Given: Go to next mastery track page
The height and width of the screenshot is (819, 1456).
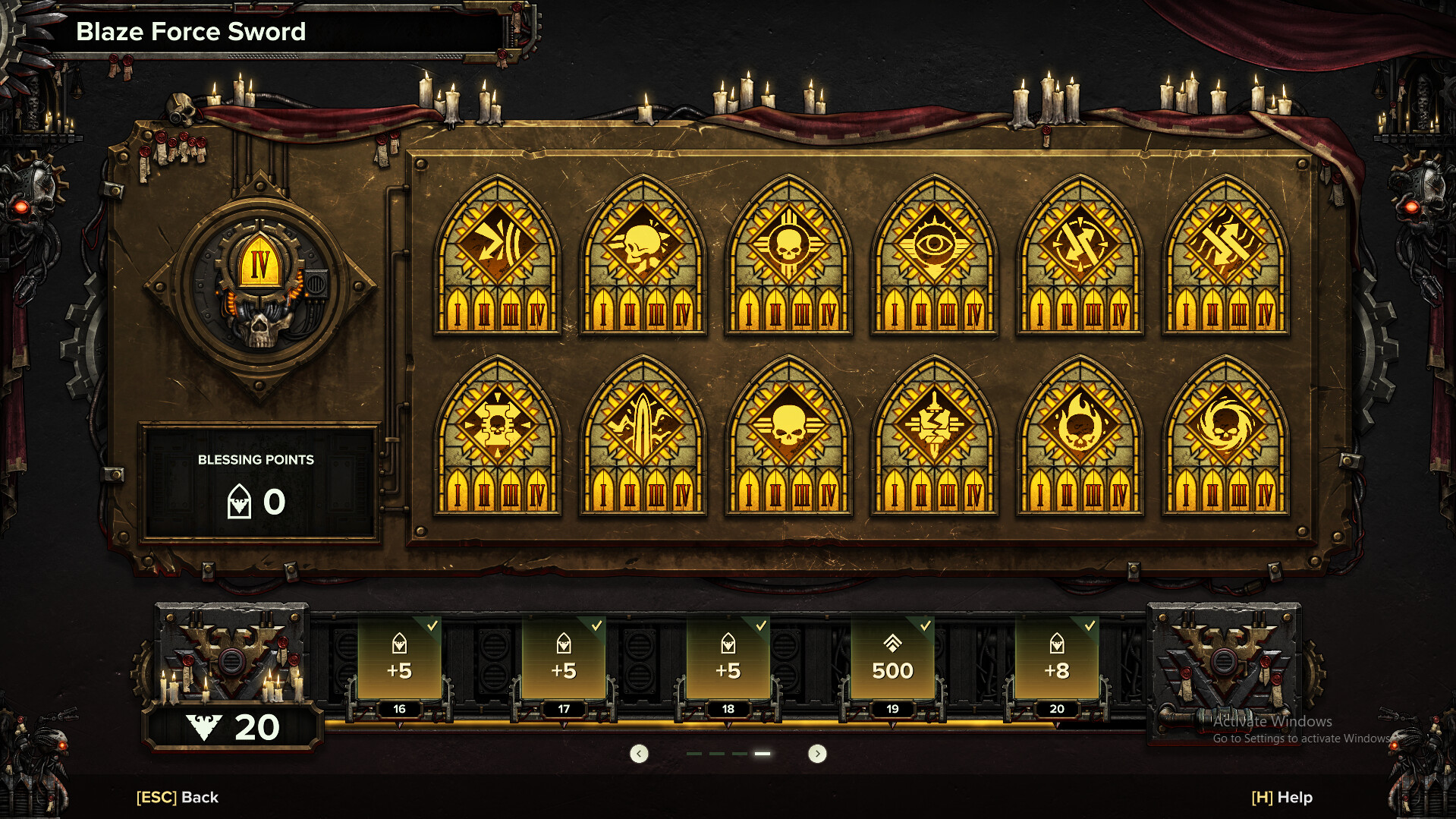Looking at the screenshot, I should click(817, 754).
